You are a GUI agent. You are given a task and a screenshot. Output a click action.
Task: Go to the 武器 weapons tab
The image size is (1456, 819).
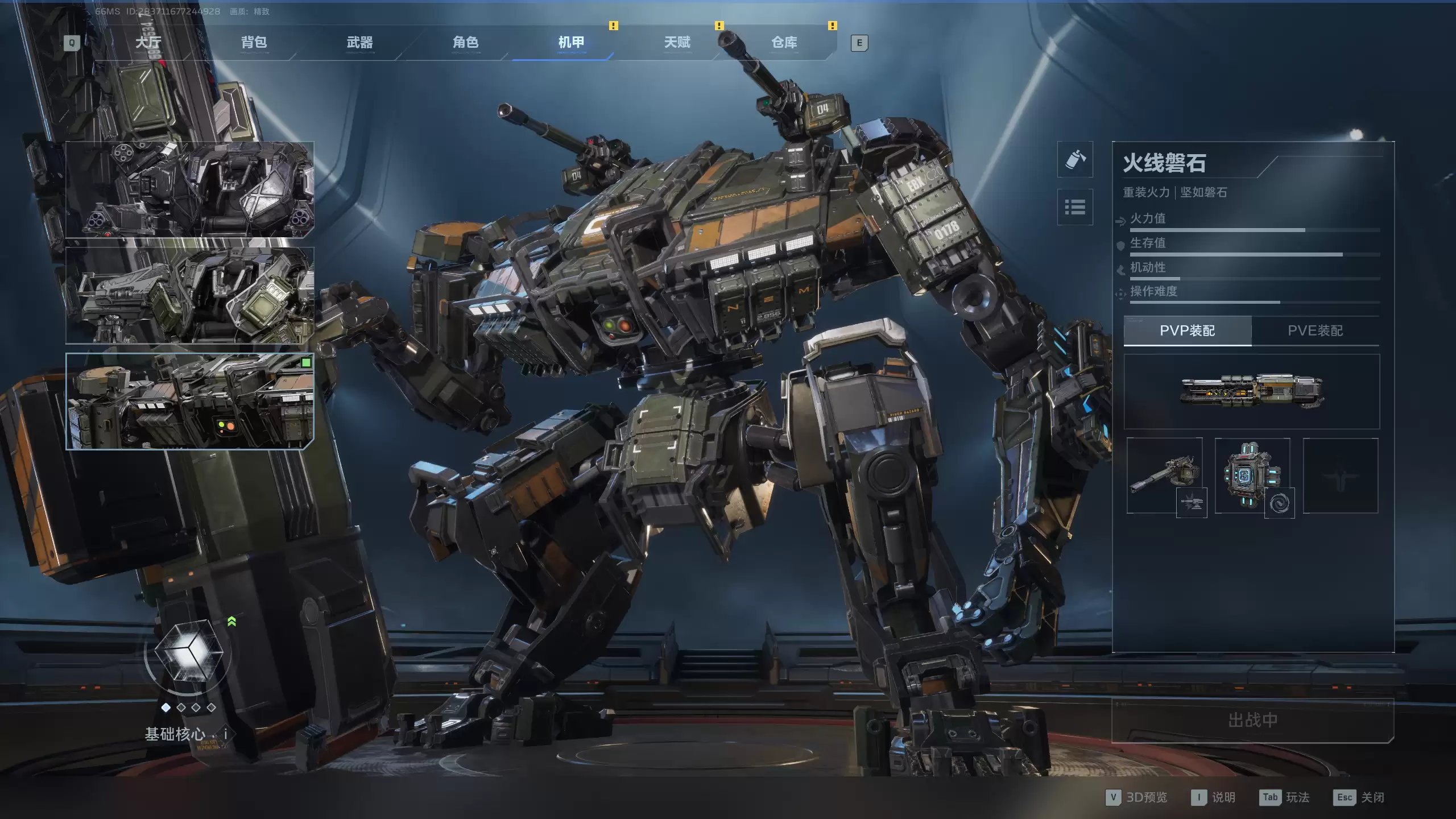coord(359,43)
